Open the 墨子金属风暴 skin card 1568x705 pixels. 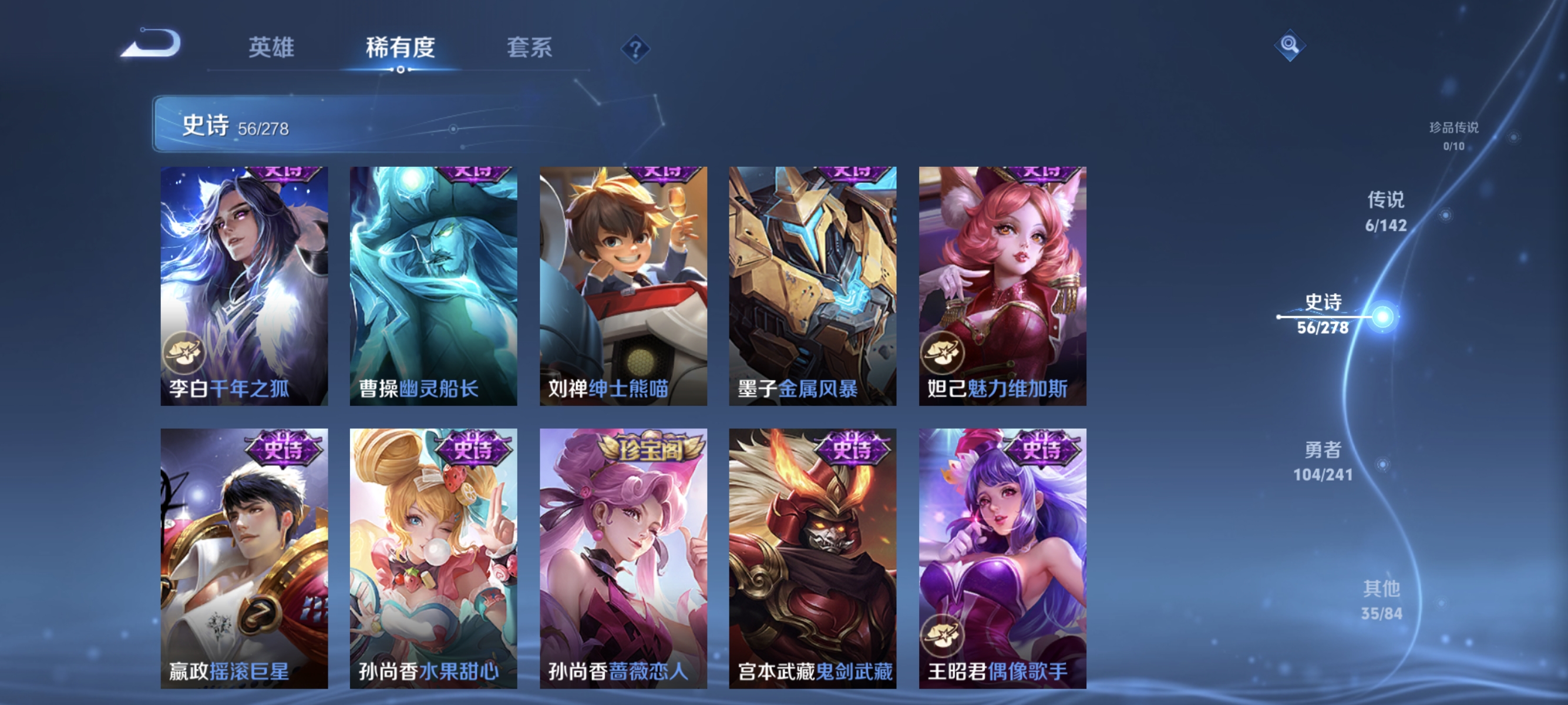point(813,286)
